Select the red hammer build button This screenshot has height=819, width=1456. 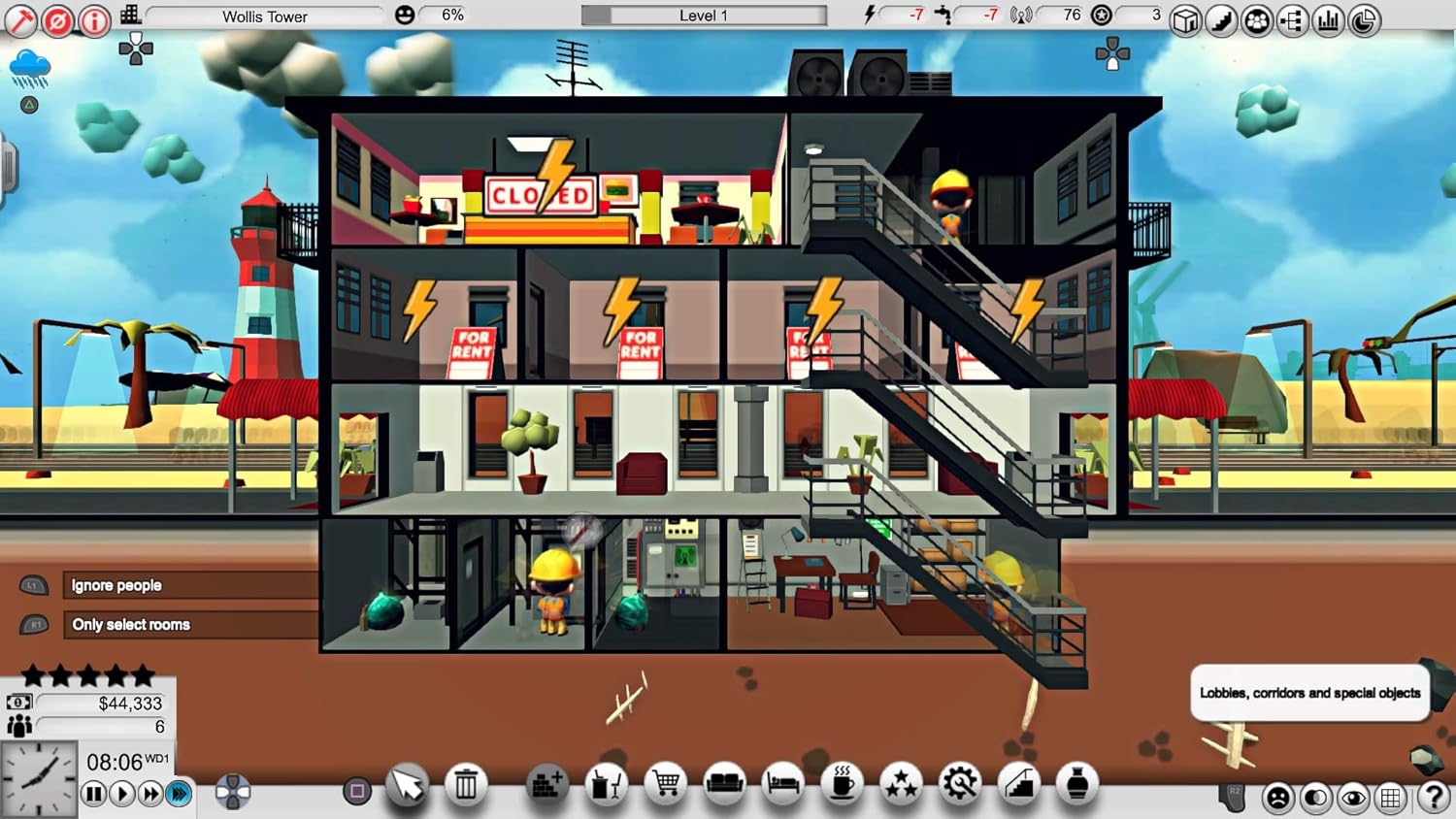(x=20, y=19)
